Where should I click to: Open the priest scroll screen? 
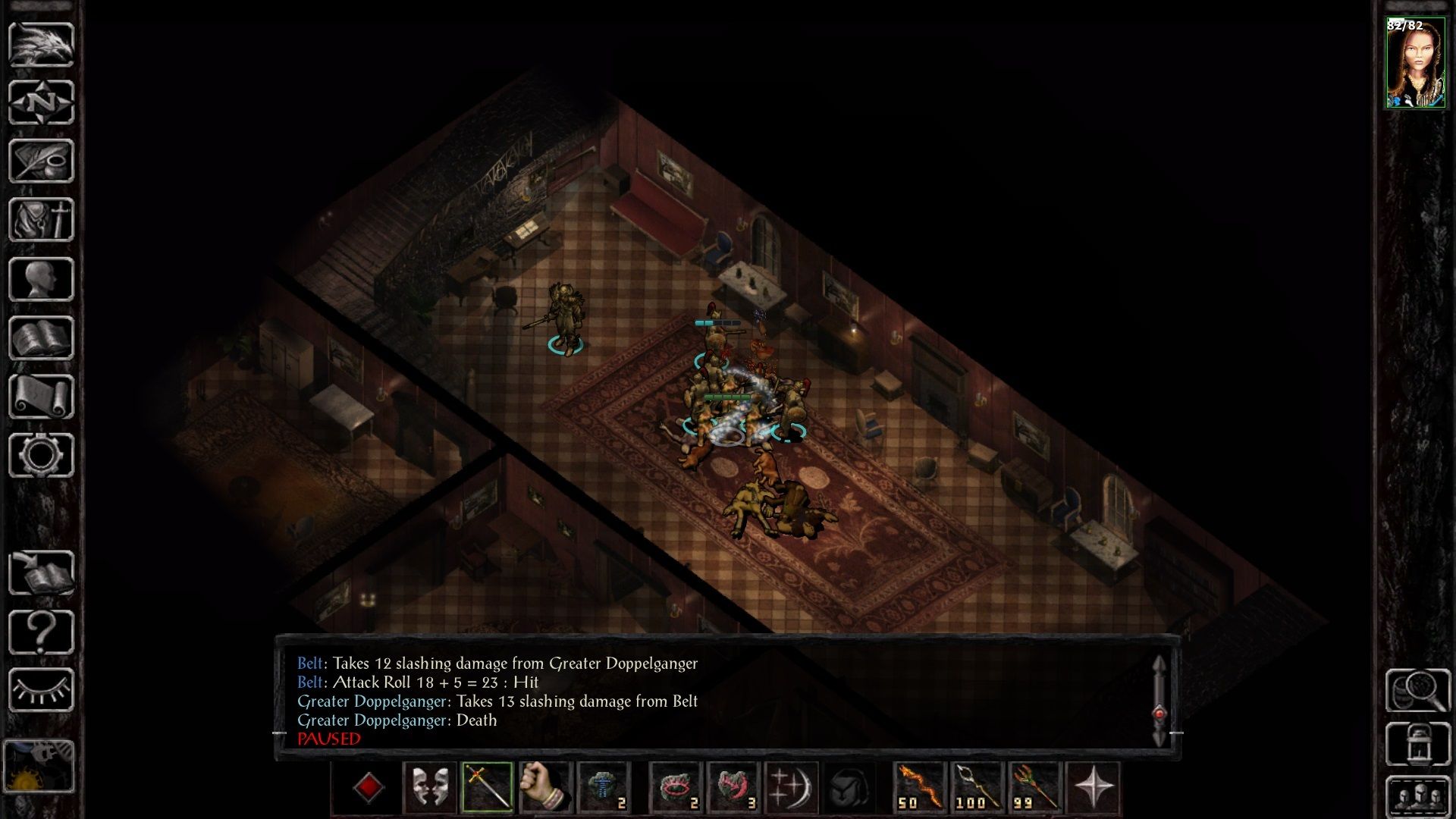point(41,397)
